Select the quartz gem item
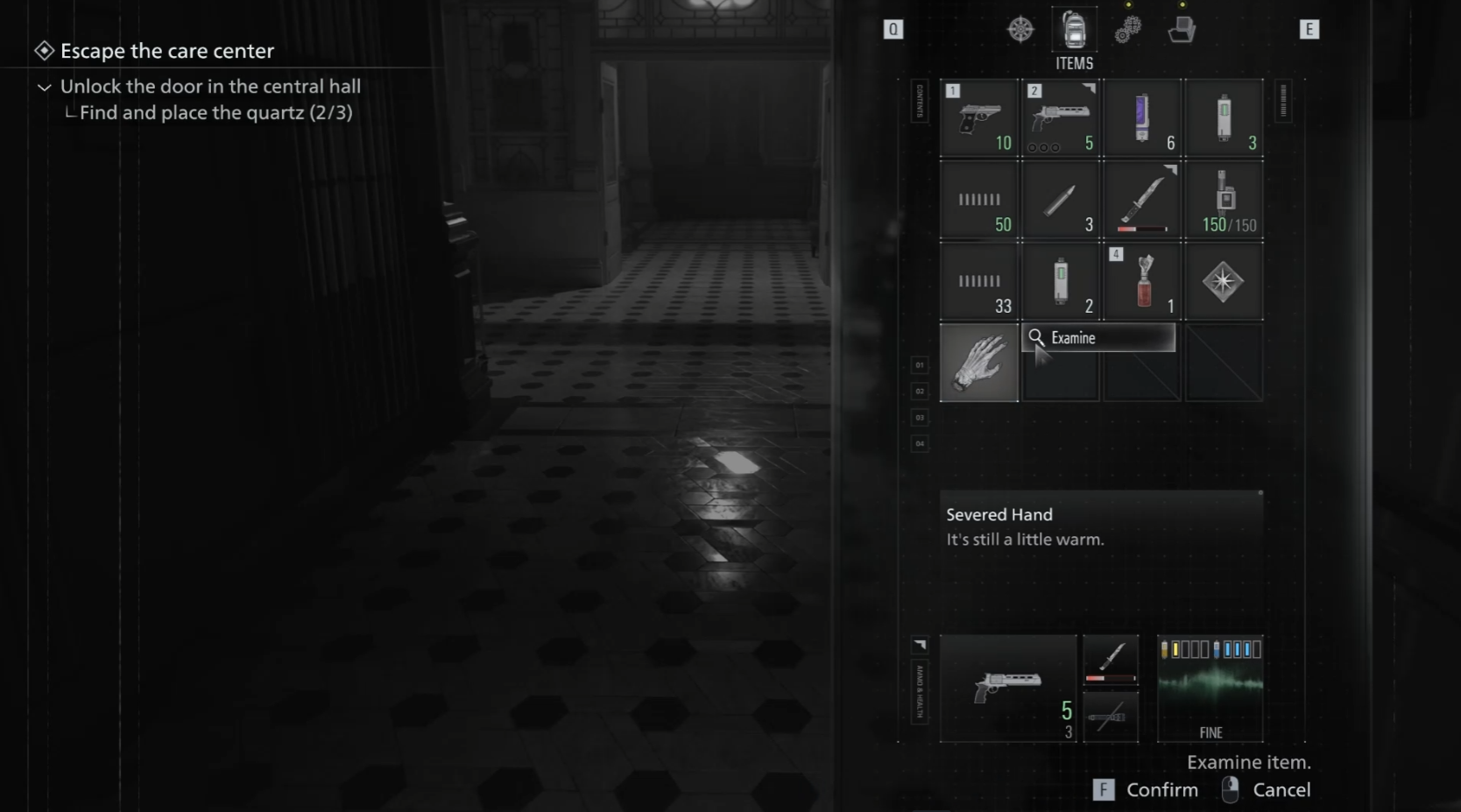Image resolution: width=1461 pixels, height=812 pixels. [x=1224, y=282]
